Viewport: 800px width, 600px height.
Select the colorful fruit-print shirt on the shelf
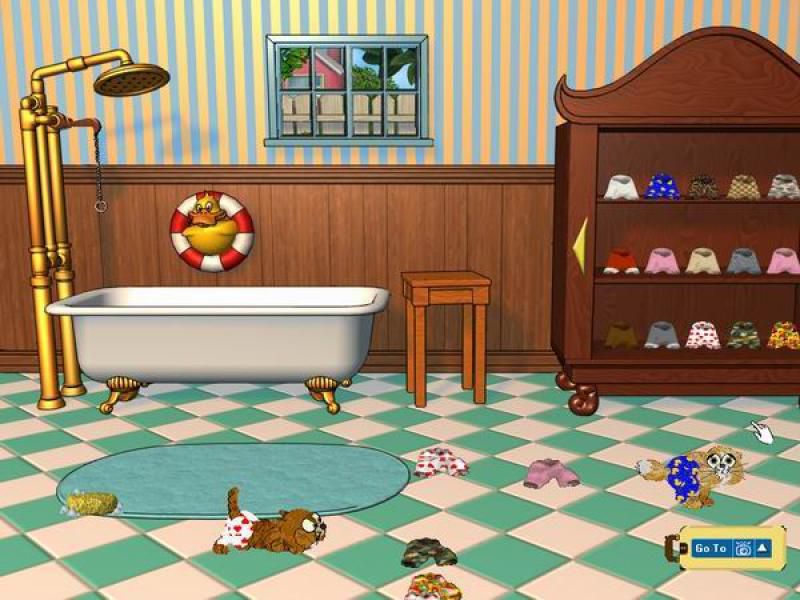pyautogui.click(x=783, y=334)
